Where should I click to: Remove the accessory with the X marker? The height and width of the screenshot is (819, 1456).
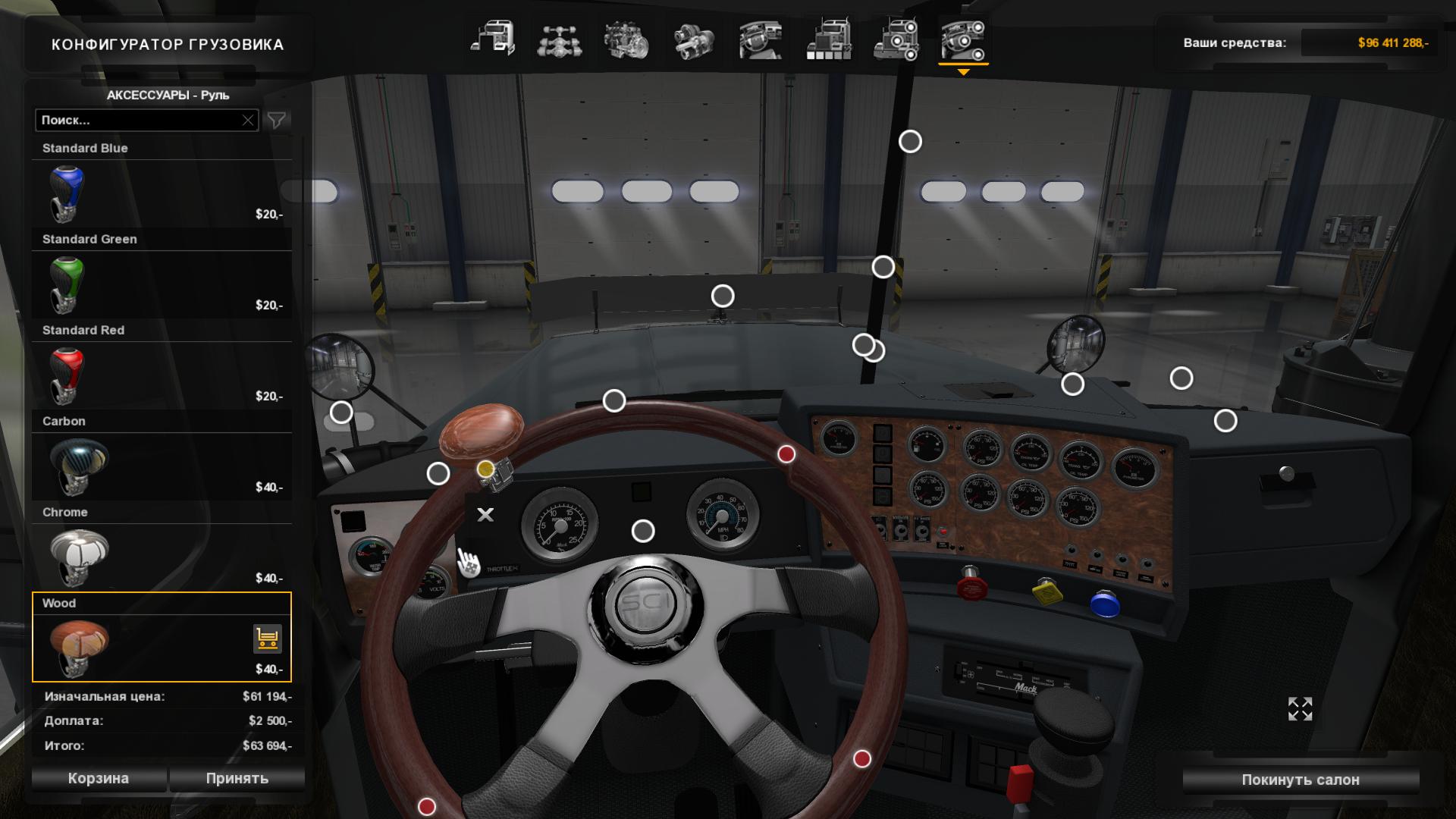pyautogui.click(x=485, y=515)
